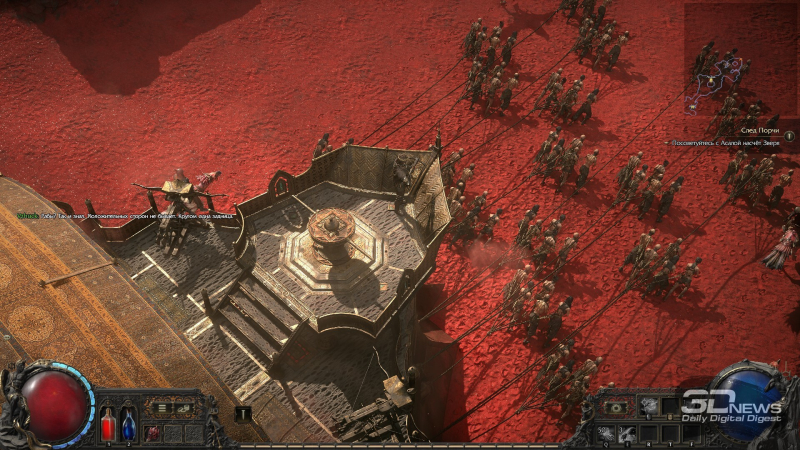The height and width of the screenshot is (450, 800).
Task: Open the 3DNews watermark logo
Action: pos(732,406)
